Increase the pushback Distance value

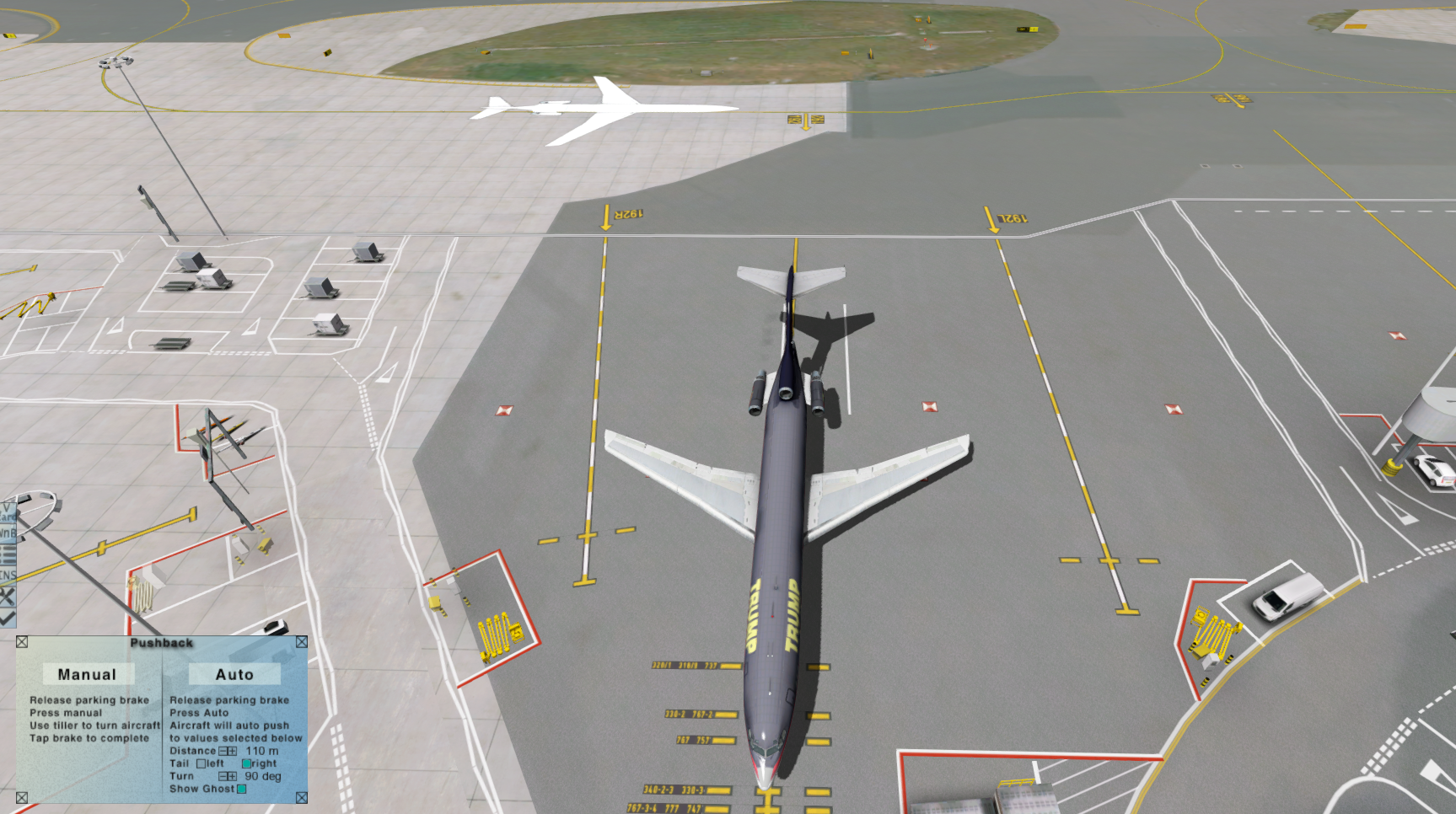[233, 751]
